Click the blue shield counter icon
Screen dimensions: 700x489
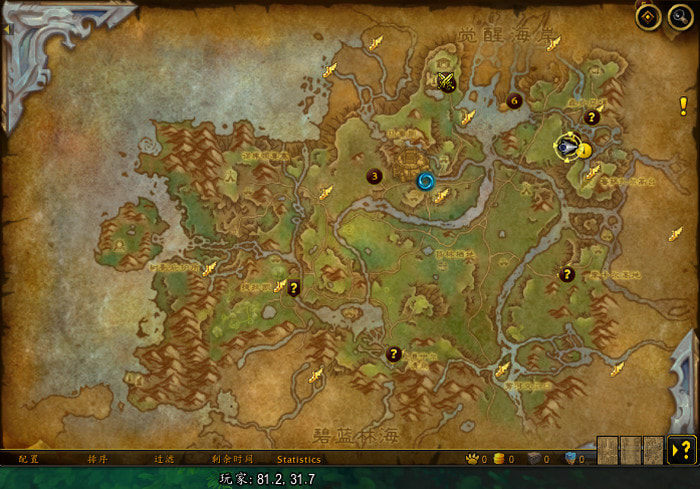(x=571, y=459)
